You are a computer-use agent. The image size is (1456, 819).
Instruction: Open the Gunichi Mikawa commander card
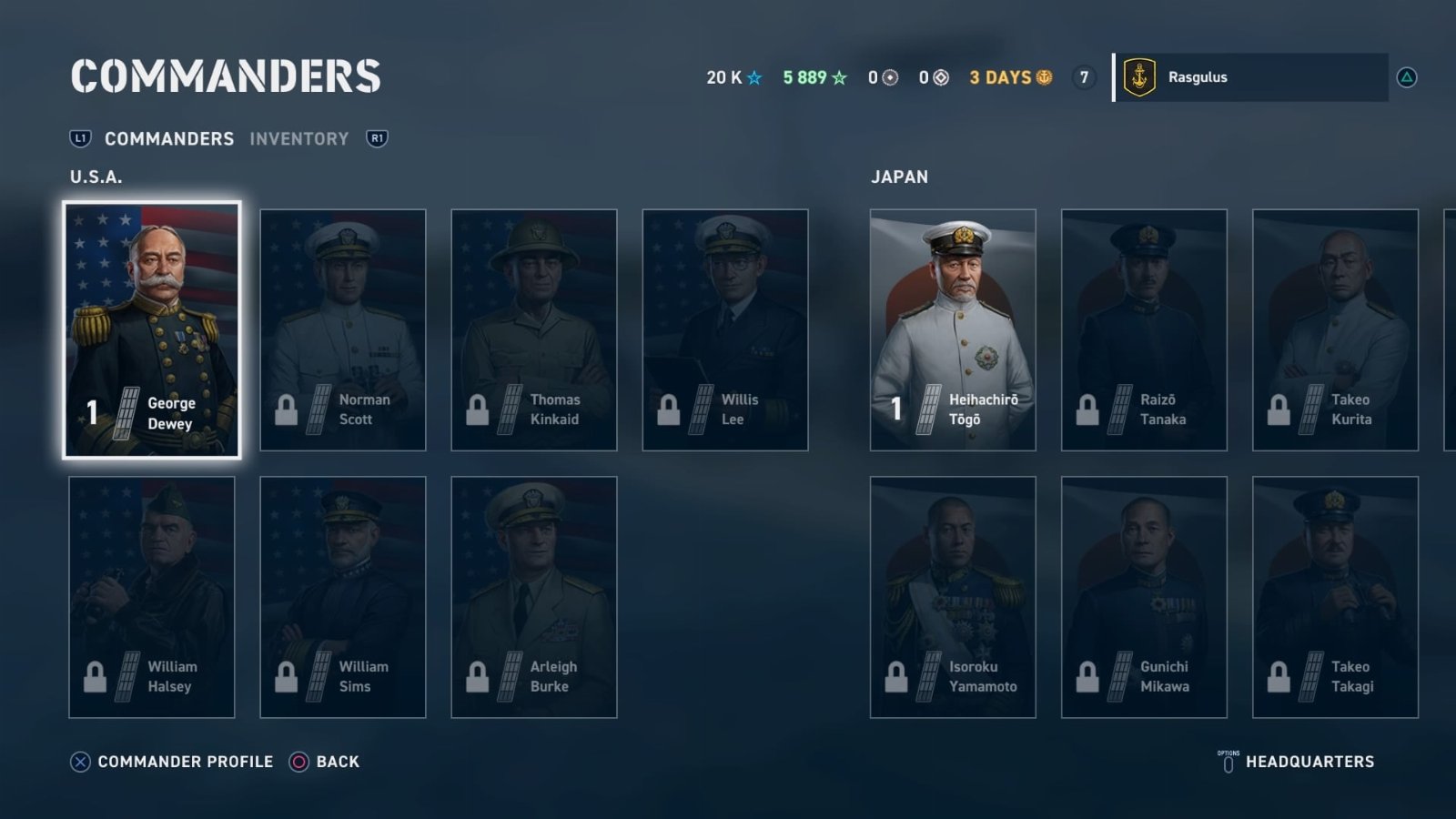1144,597
